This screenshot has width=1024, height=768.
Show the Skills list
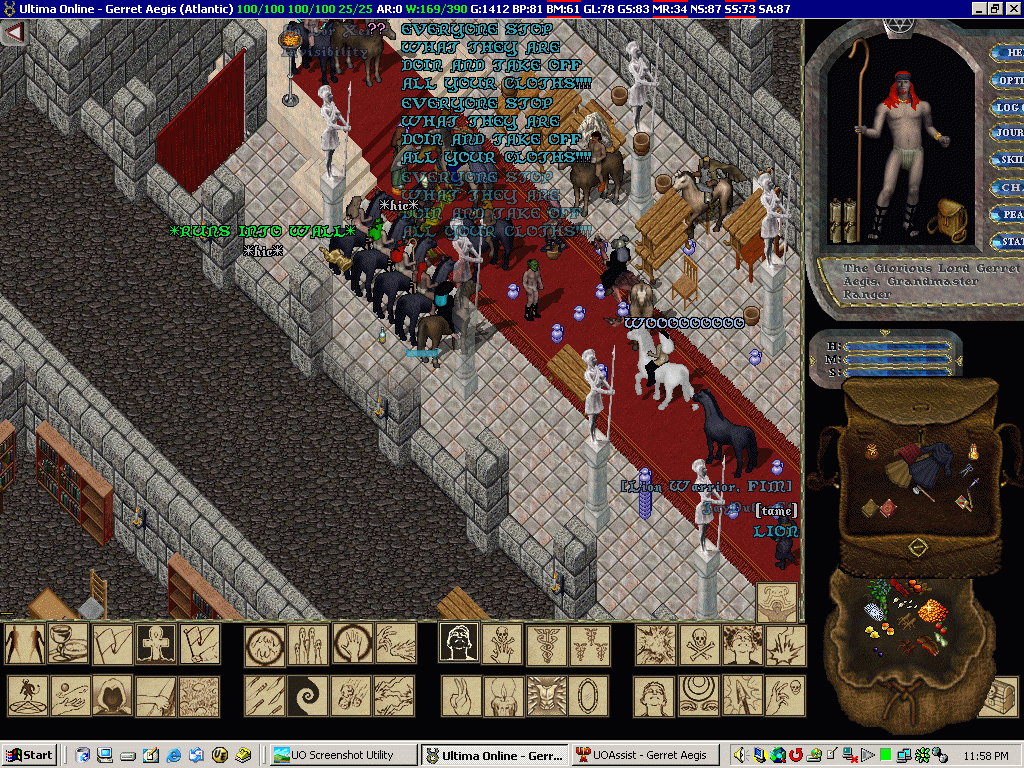point(1008,160)
